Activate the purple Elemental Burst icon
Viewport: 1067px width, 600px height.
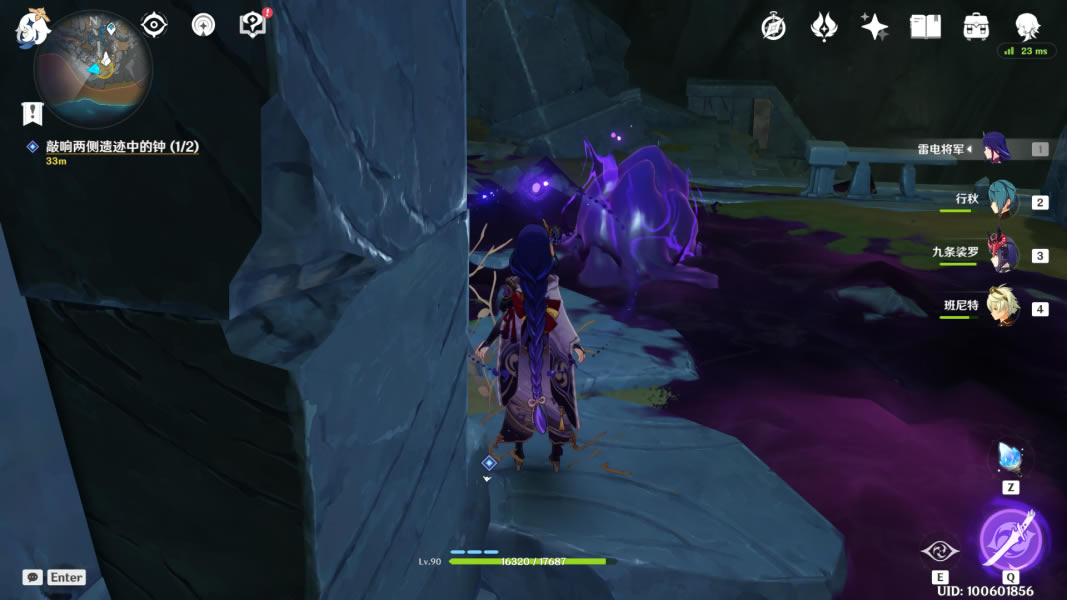1010,541
